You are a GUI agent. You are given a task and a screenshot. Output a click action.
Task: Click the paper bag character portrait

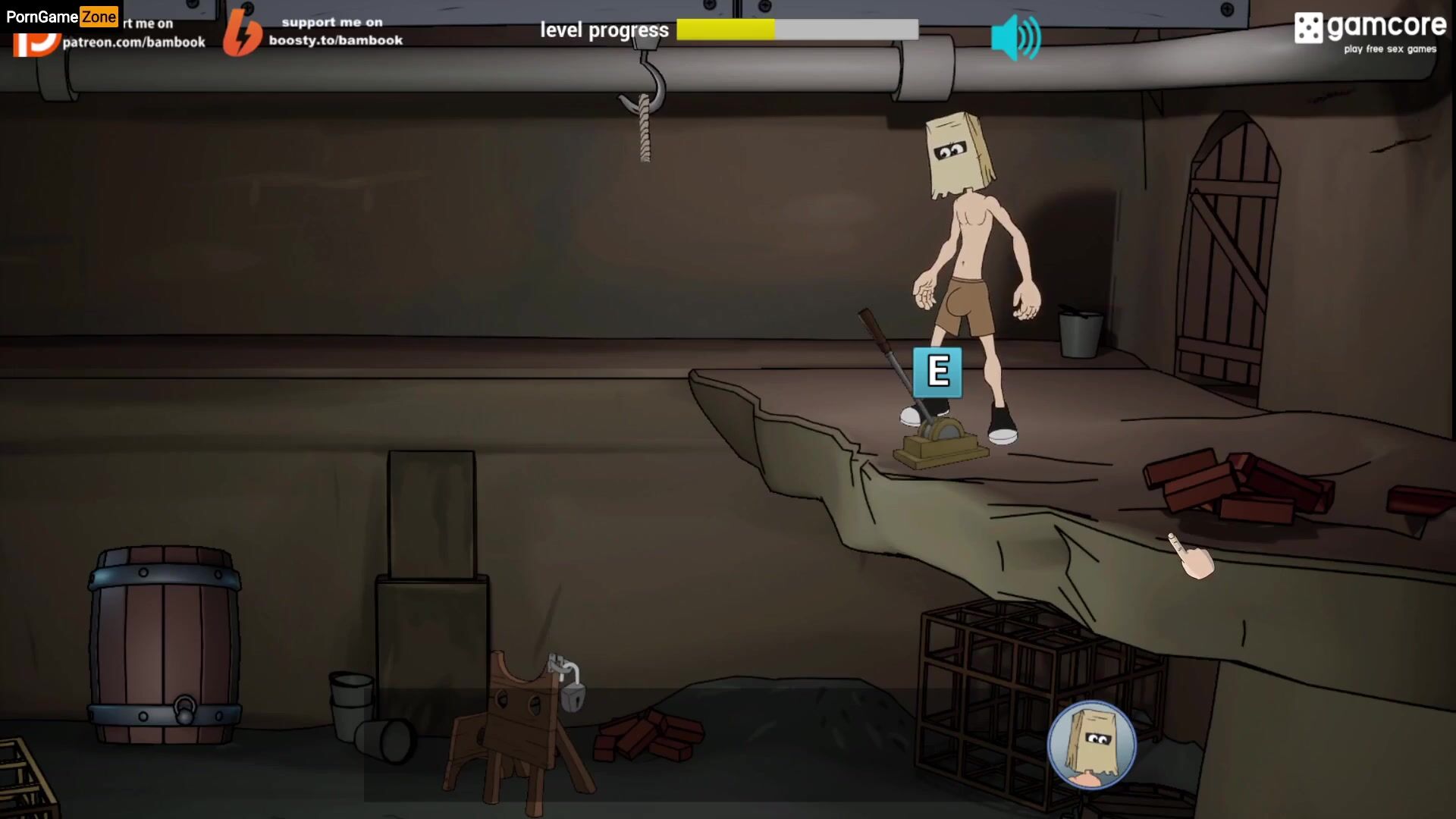point(1091,745)
